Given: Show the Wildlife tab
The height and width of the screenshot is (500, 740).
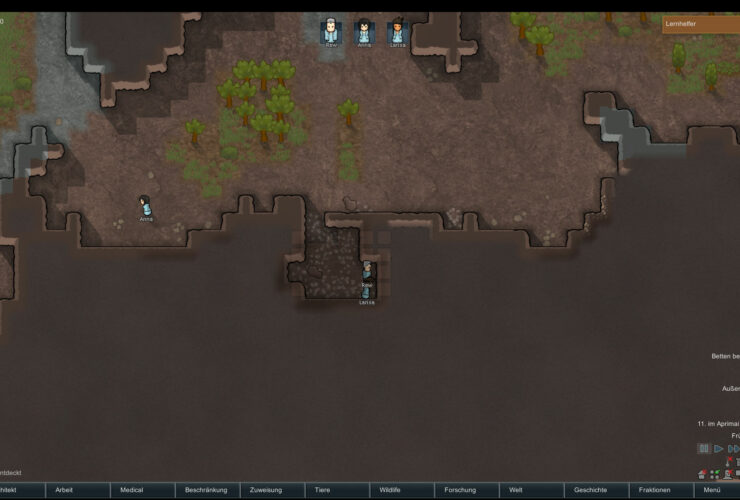Looking at the screenshot, I should click(x=390, y=490).
